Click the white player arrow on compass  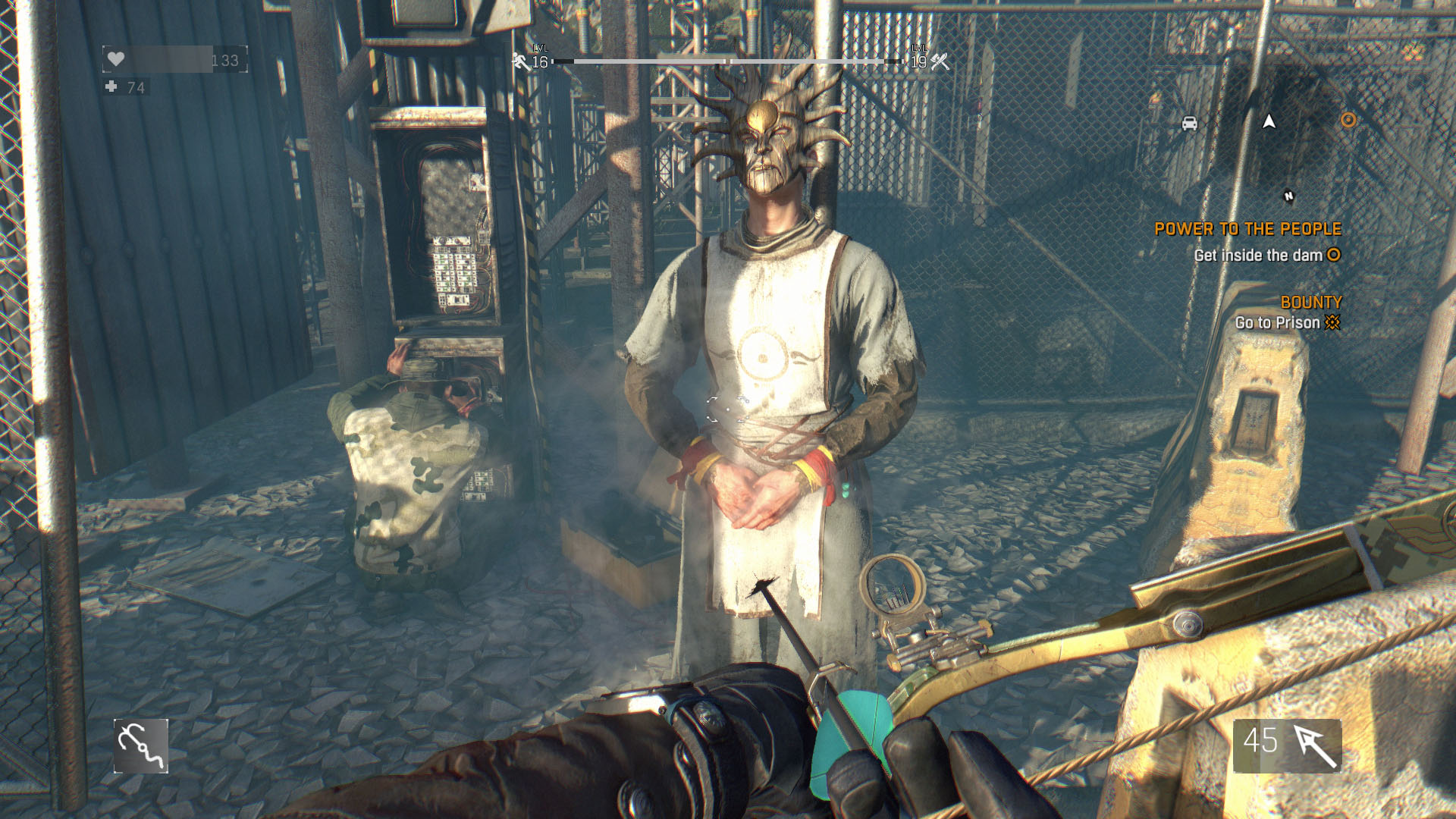click(1269, 121)
